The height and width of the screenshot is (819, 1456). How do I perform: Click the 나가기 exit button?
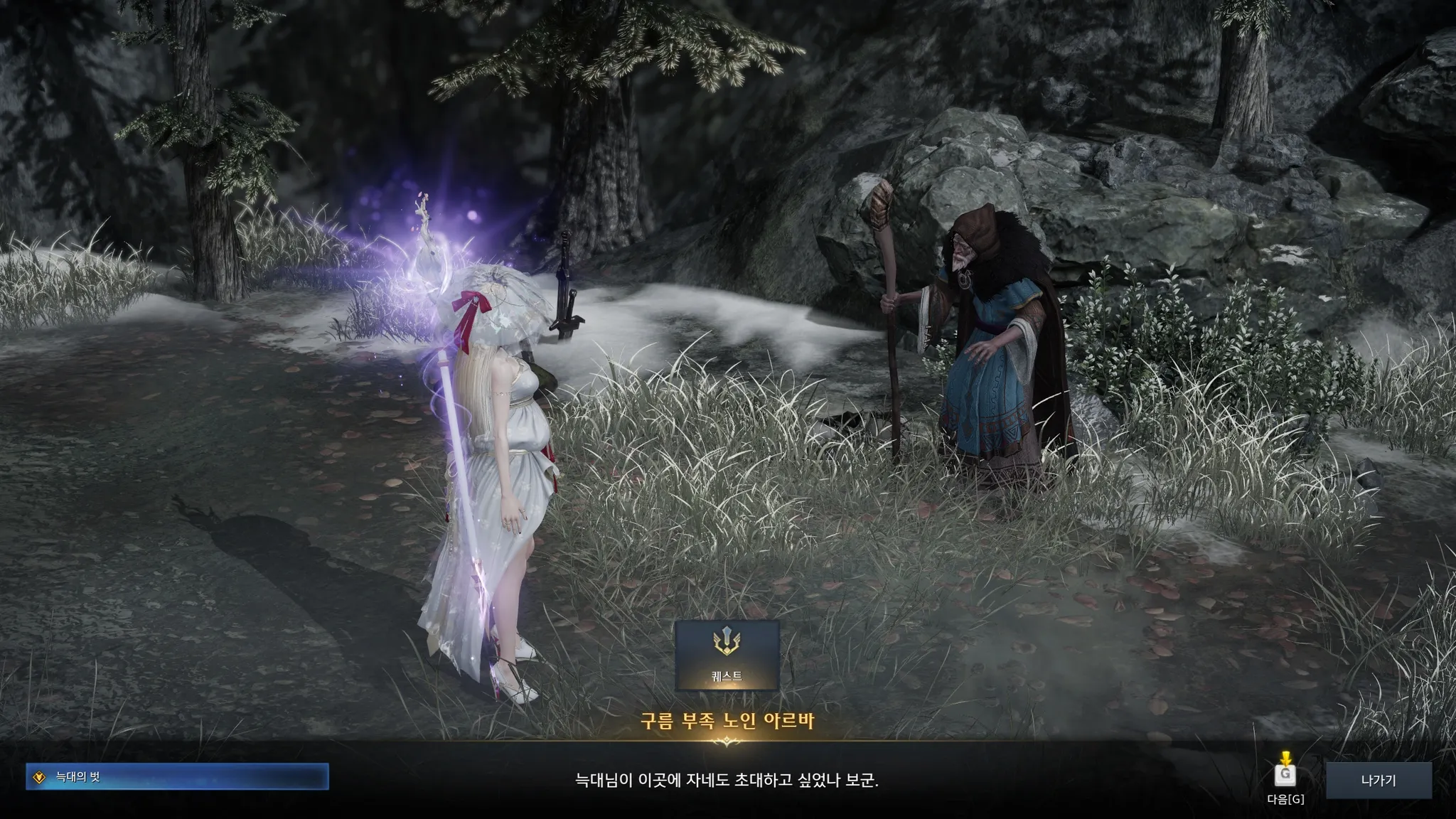[x=1378, y=781]
